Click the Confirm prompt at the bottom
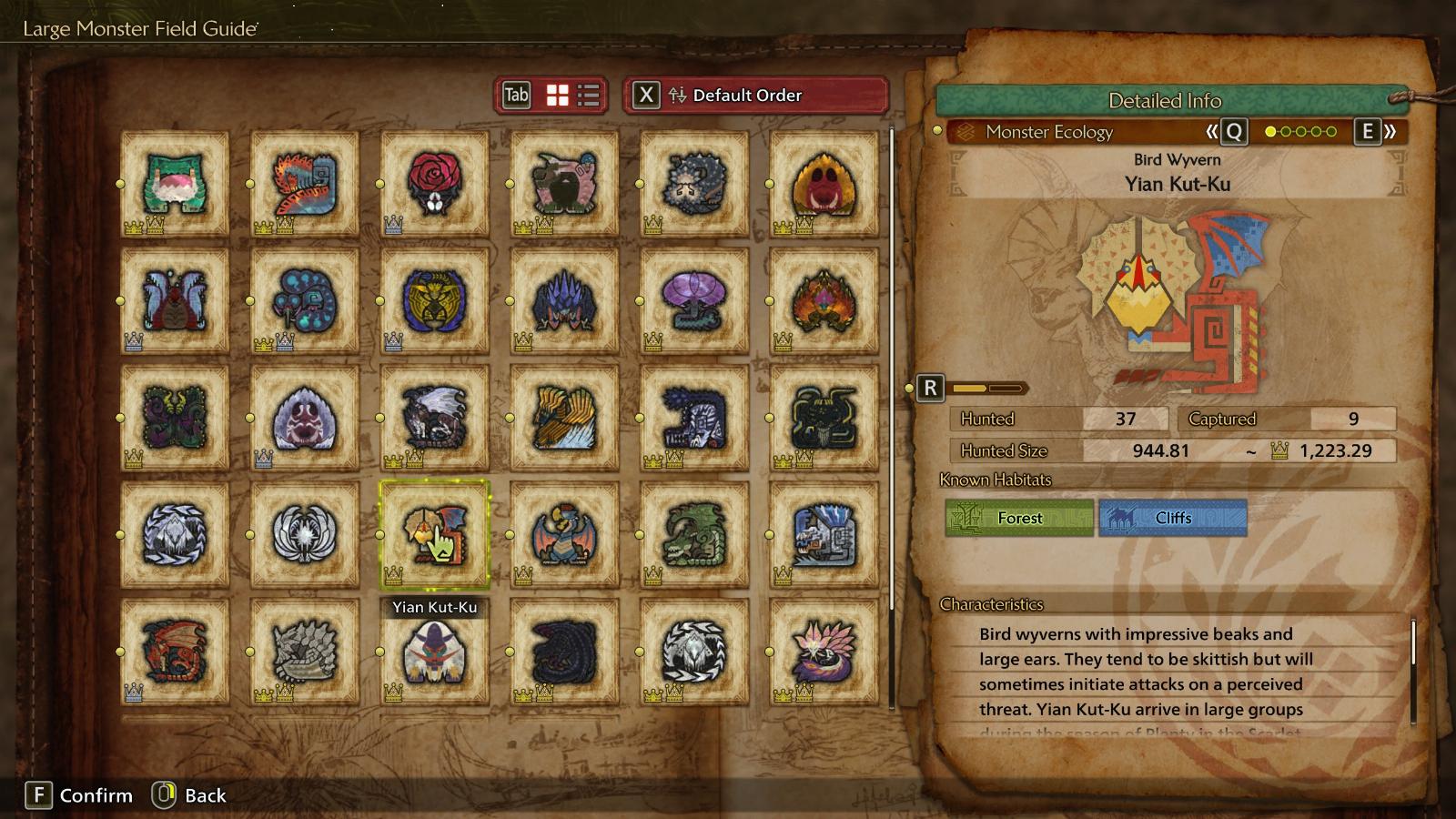Image resolution: width=1456 pixels, height=819 pixels. click(x=79, y=795)
